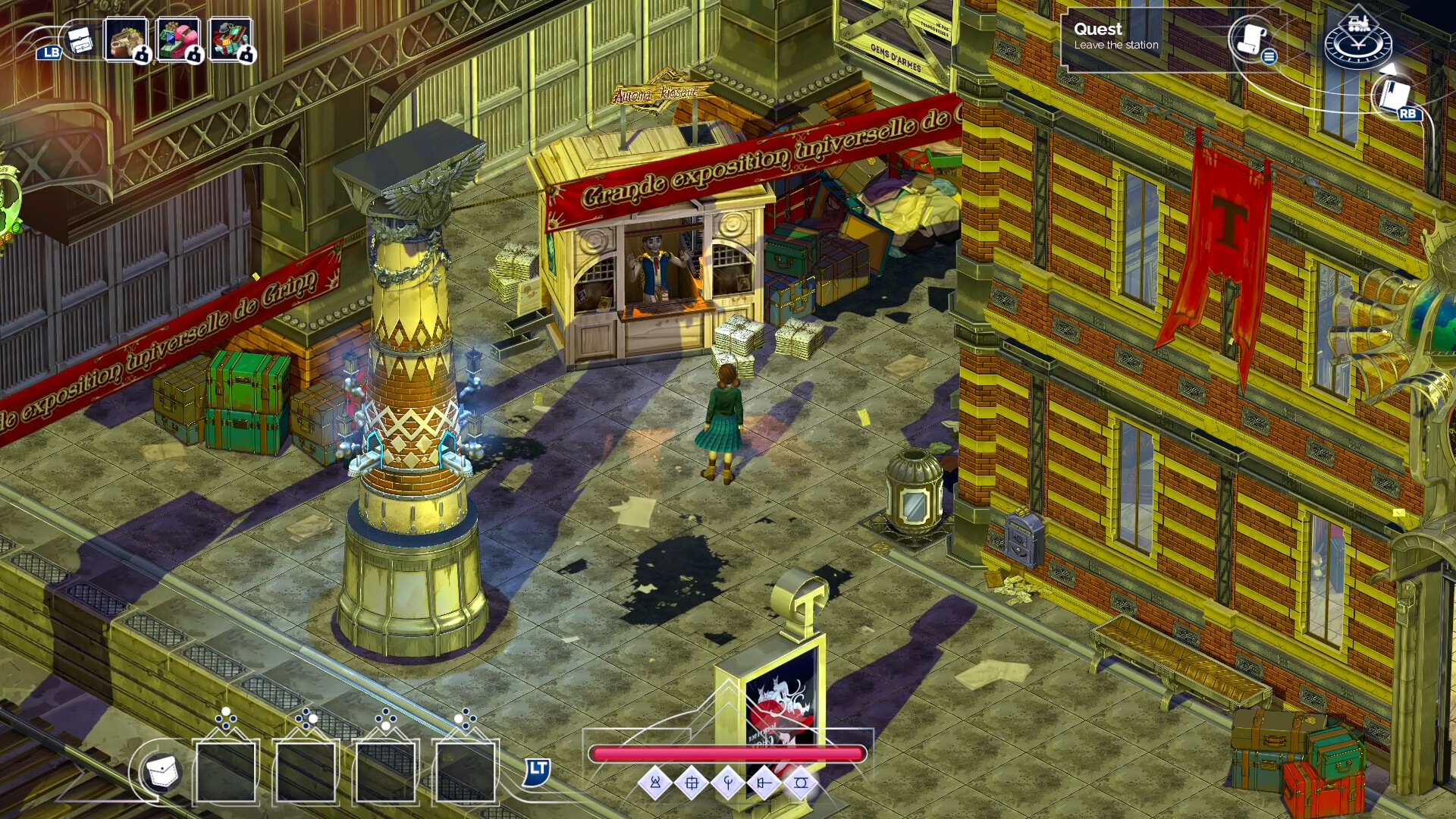Viewport: 1456px width, 819px height.
Task: Click the journal book icon near the RB prompt
Action: [x=1395, y=94]
